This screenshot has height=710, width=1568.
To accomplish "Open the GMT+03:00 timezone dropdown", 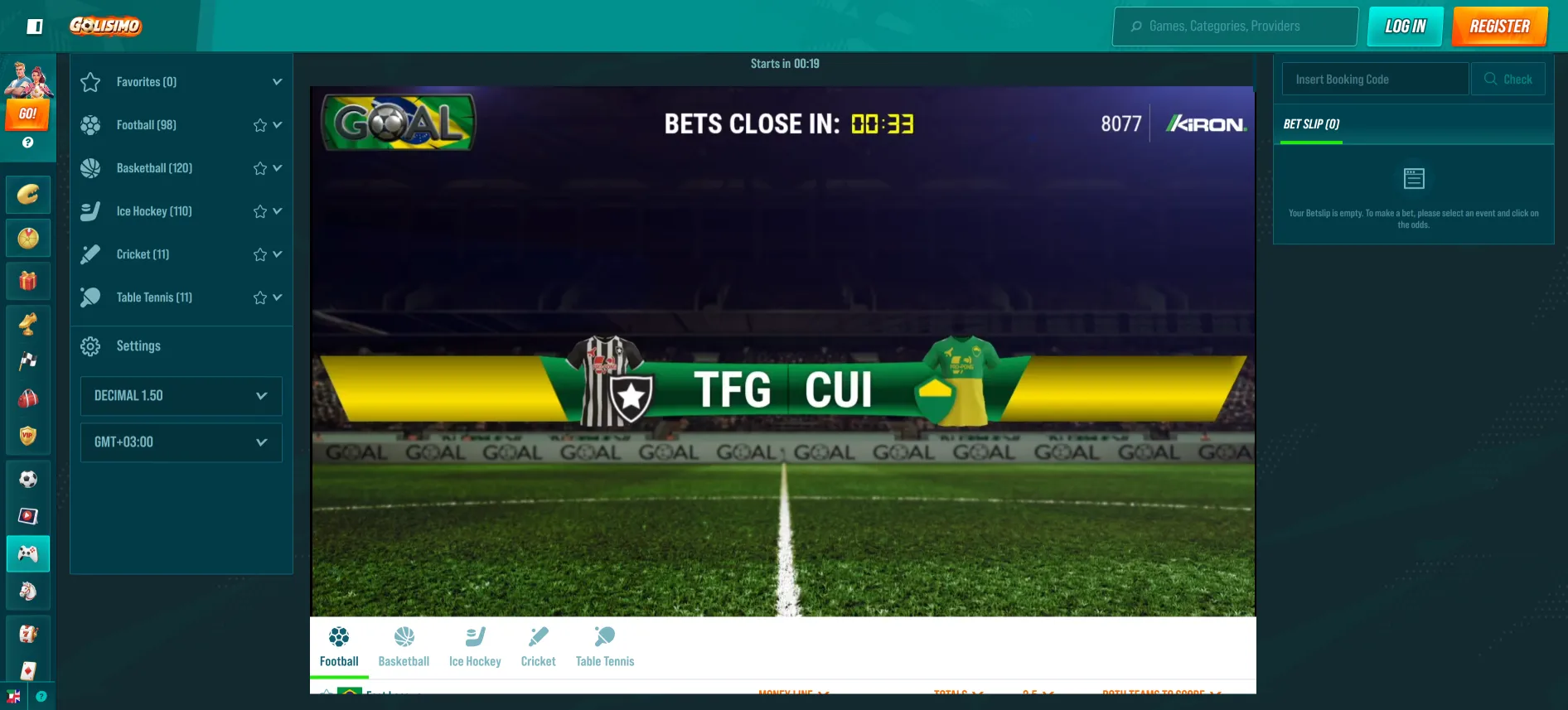I will pos(181,442).
